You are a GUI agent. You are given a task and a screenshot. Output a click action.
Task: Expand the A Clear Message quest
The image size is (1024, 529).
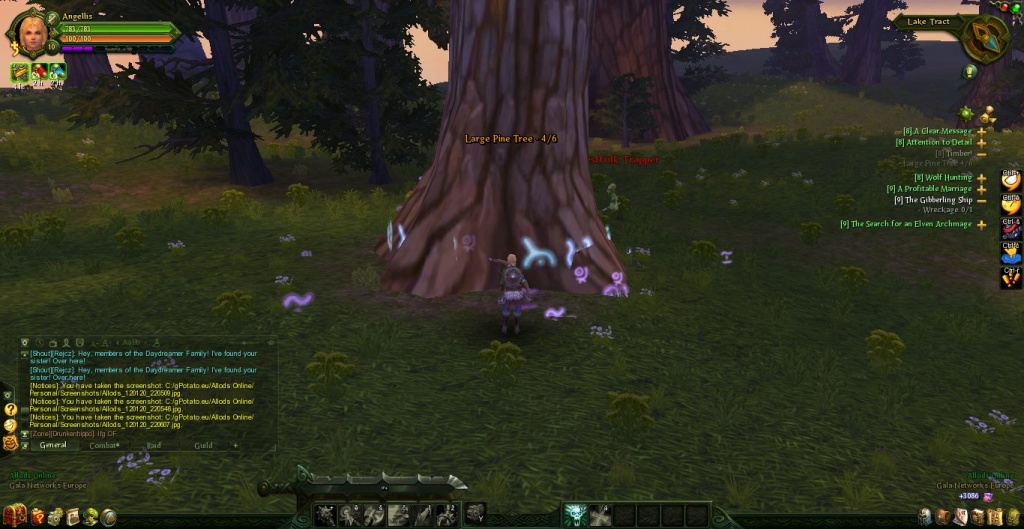[x=982, y=131]
